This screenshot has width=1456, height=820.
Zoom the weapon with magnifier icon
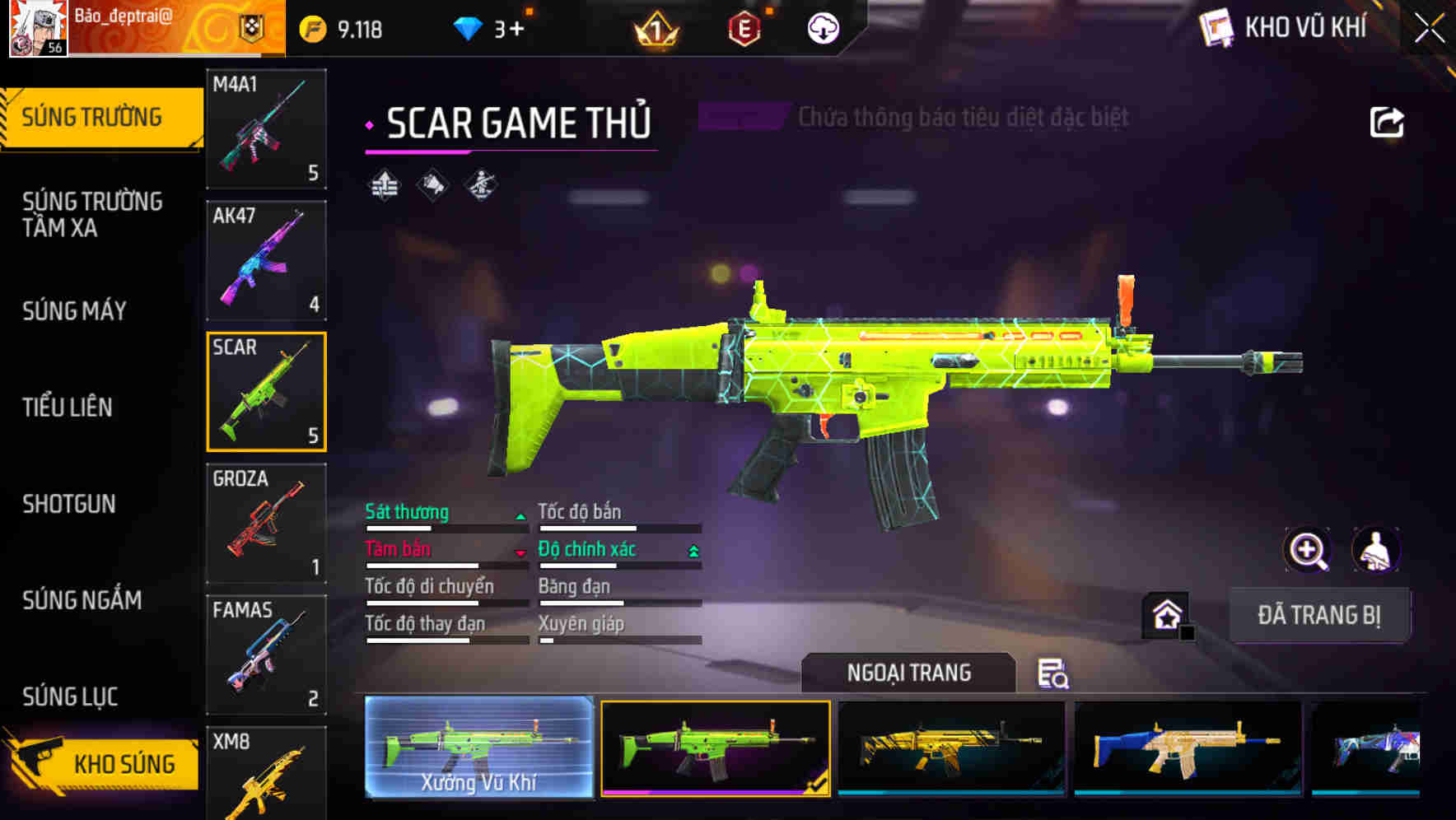click(1308, 550)
